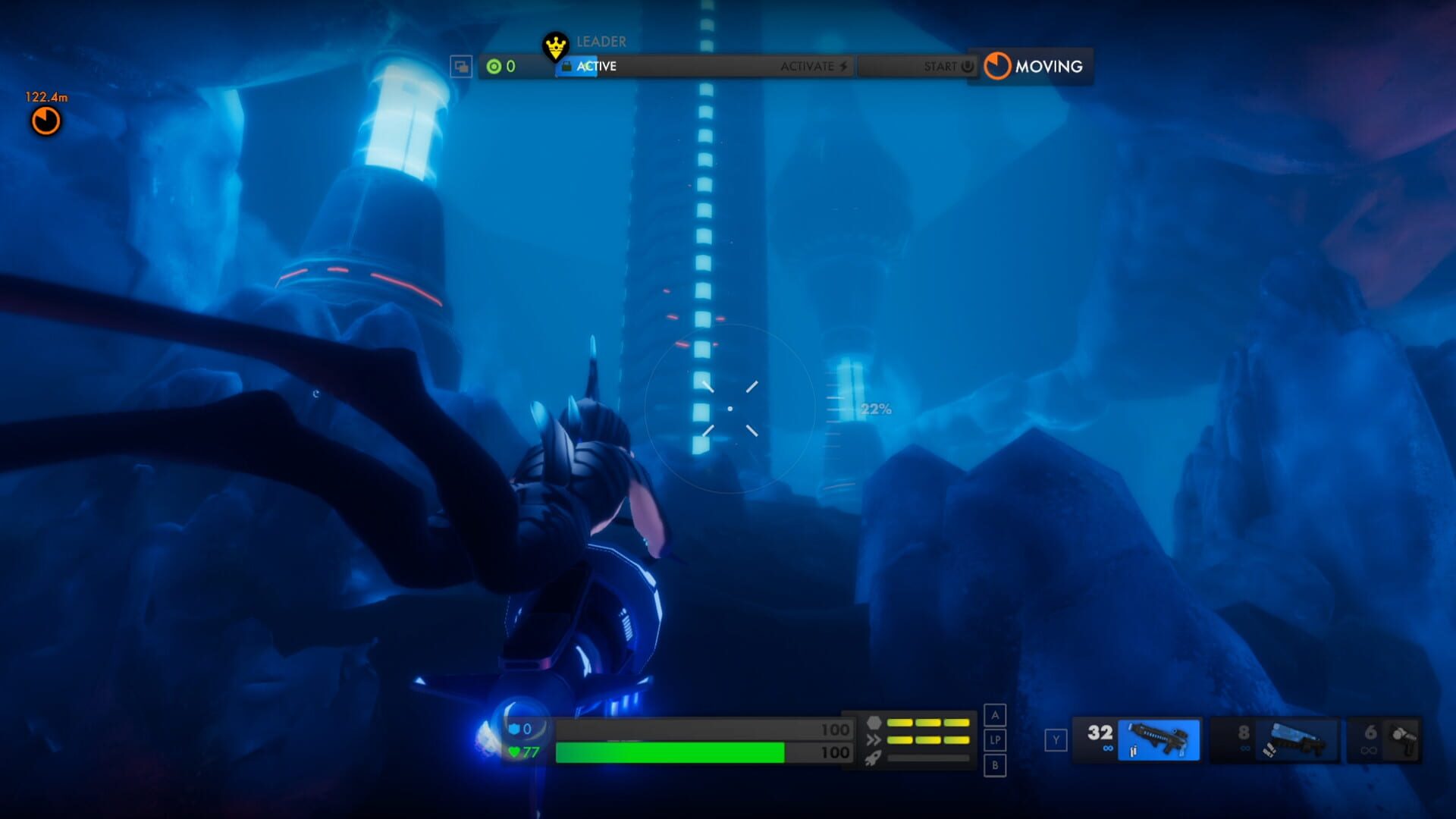This screenshot has width=1456, height=819.
Task: Switch to the ACTIVE objective tab
Action: click(x=595, y=67)
